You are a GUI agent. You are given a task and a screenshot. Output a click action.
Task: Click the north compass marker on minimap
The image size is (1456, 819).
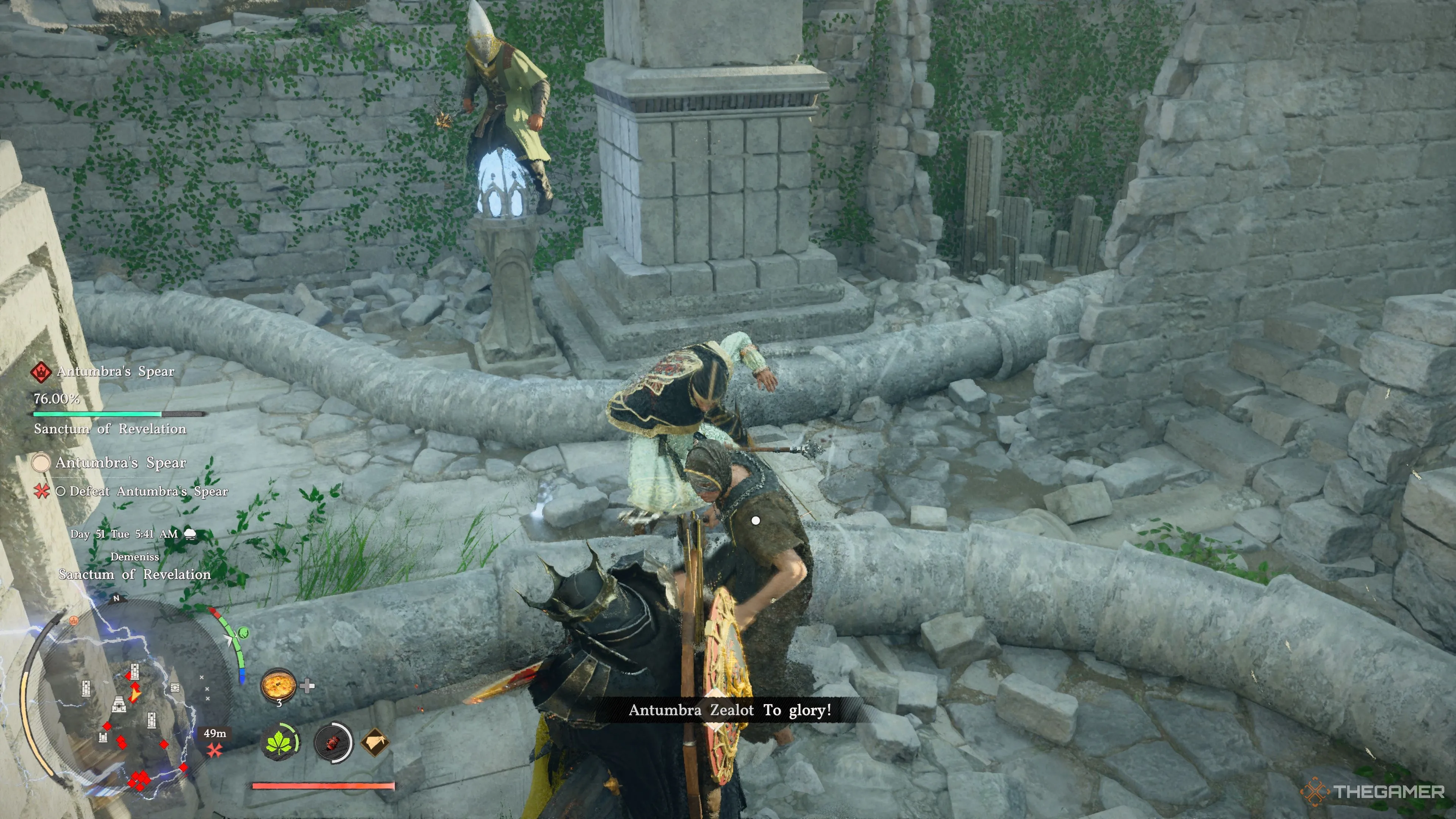tap(116, 598)
